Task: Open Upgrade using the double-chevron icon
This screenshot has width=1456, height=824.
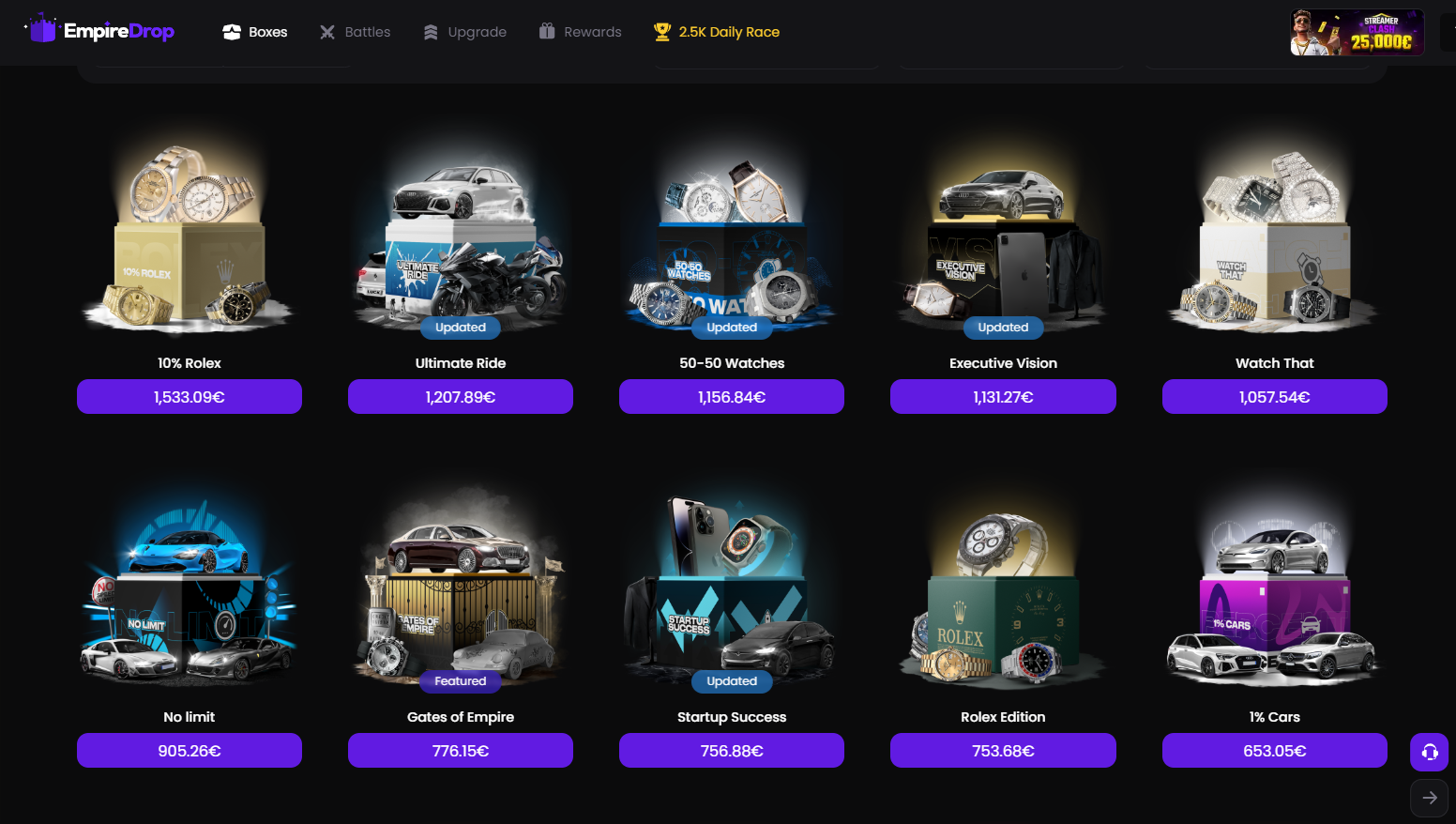Action: click(430, 31)
